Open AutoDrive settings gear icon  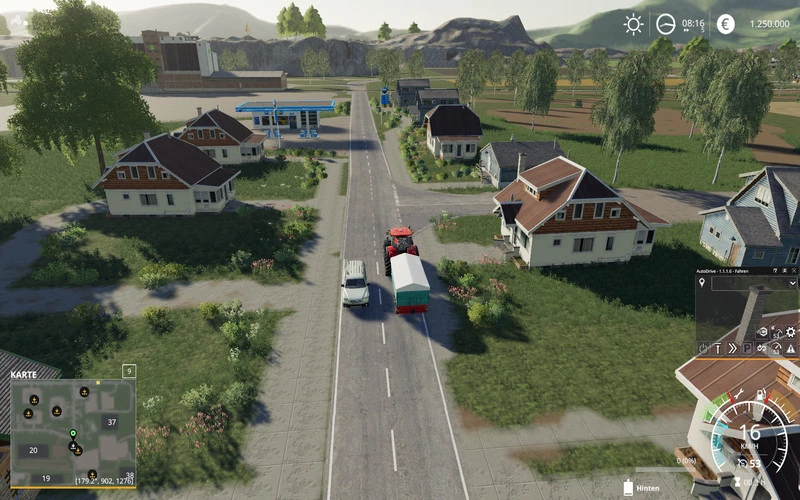tap(789, 332)
